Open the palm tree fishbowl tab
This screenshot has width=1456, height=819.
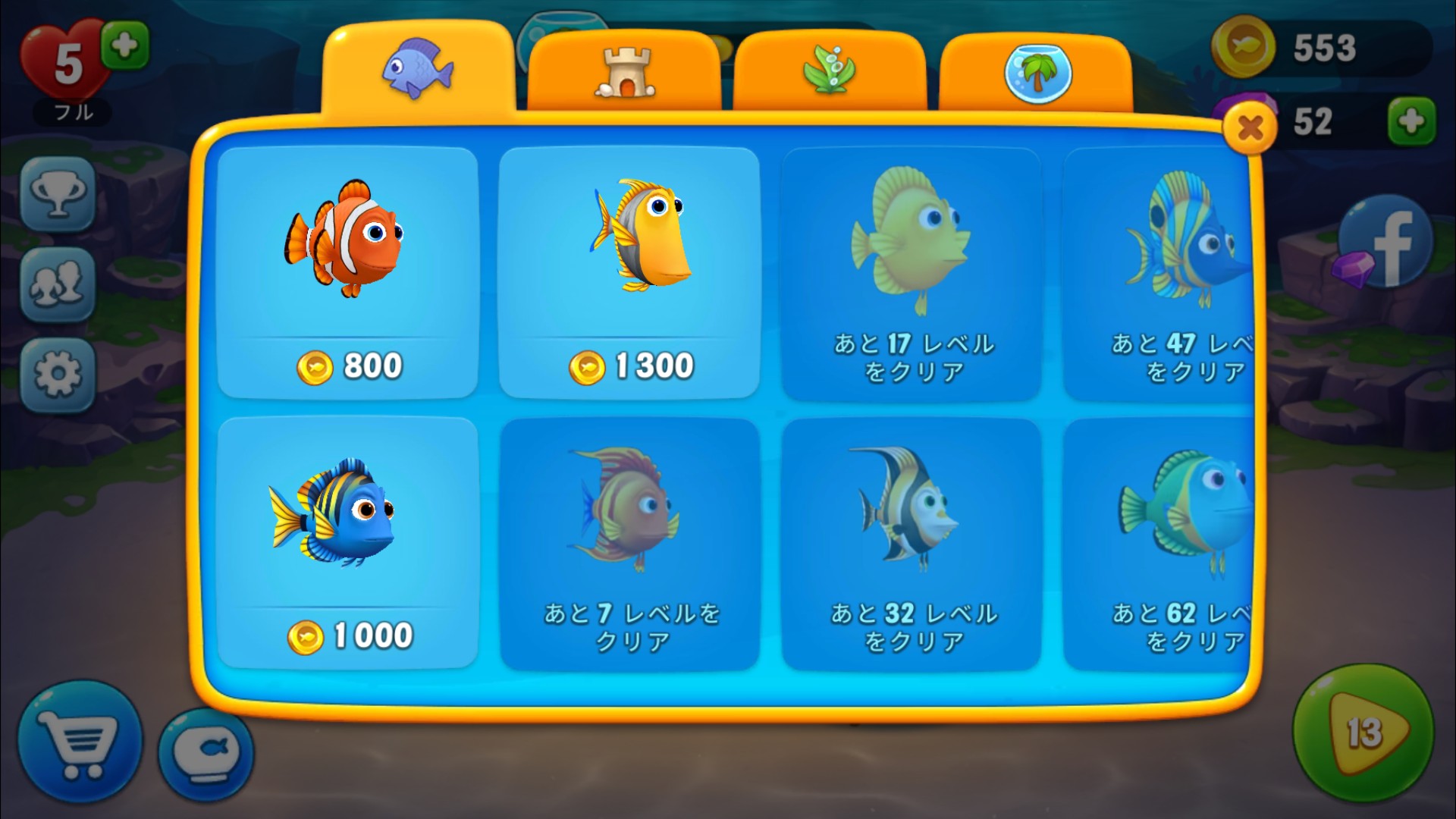[1036, 73]
